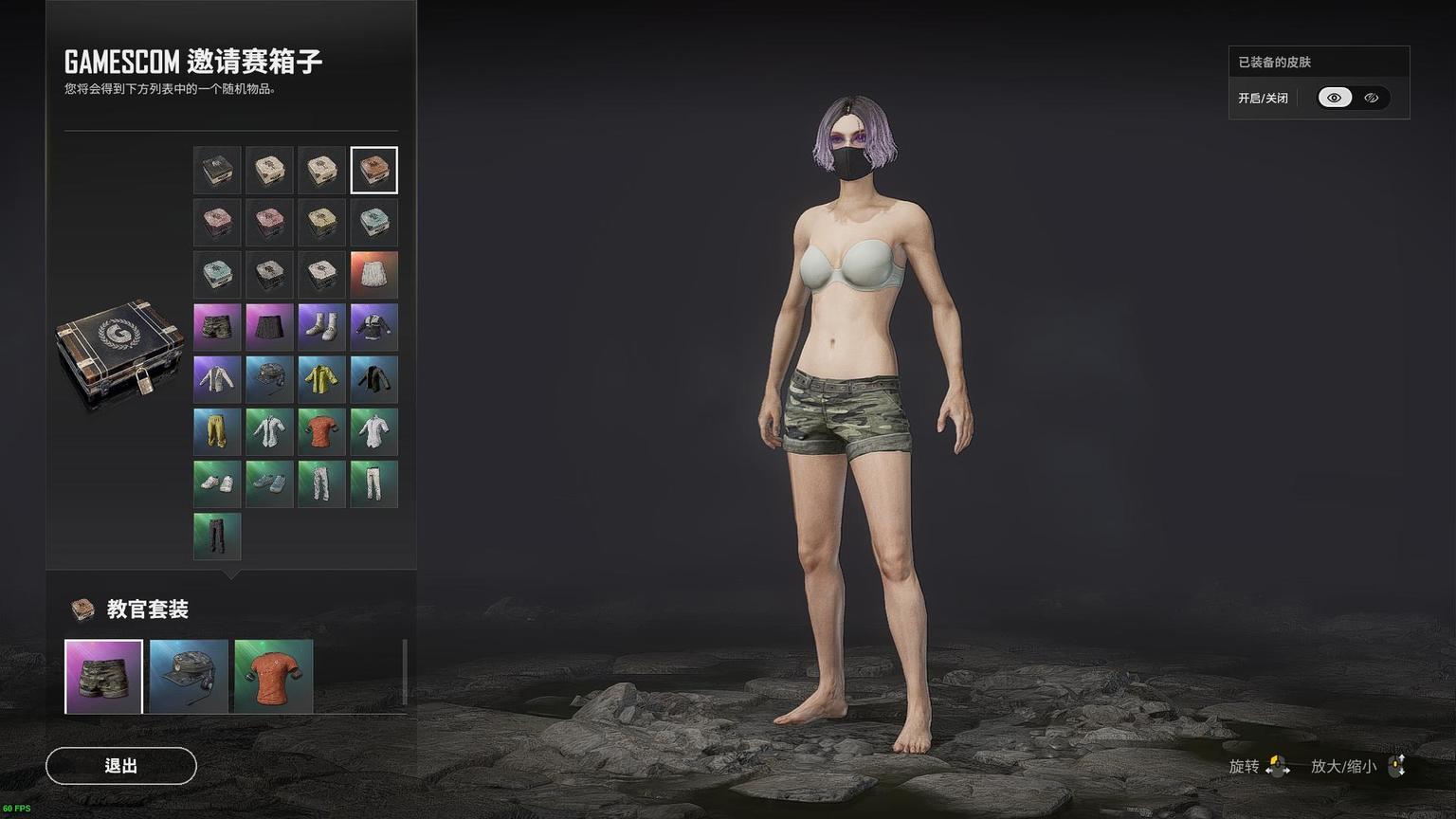This screenshot has width=1456, height=819.
Task: Select the white boots item
Action: pos(321,327)
